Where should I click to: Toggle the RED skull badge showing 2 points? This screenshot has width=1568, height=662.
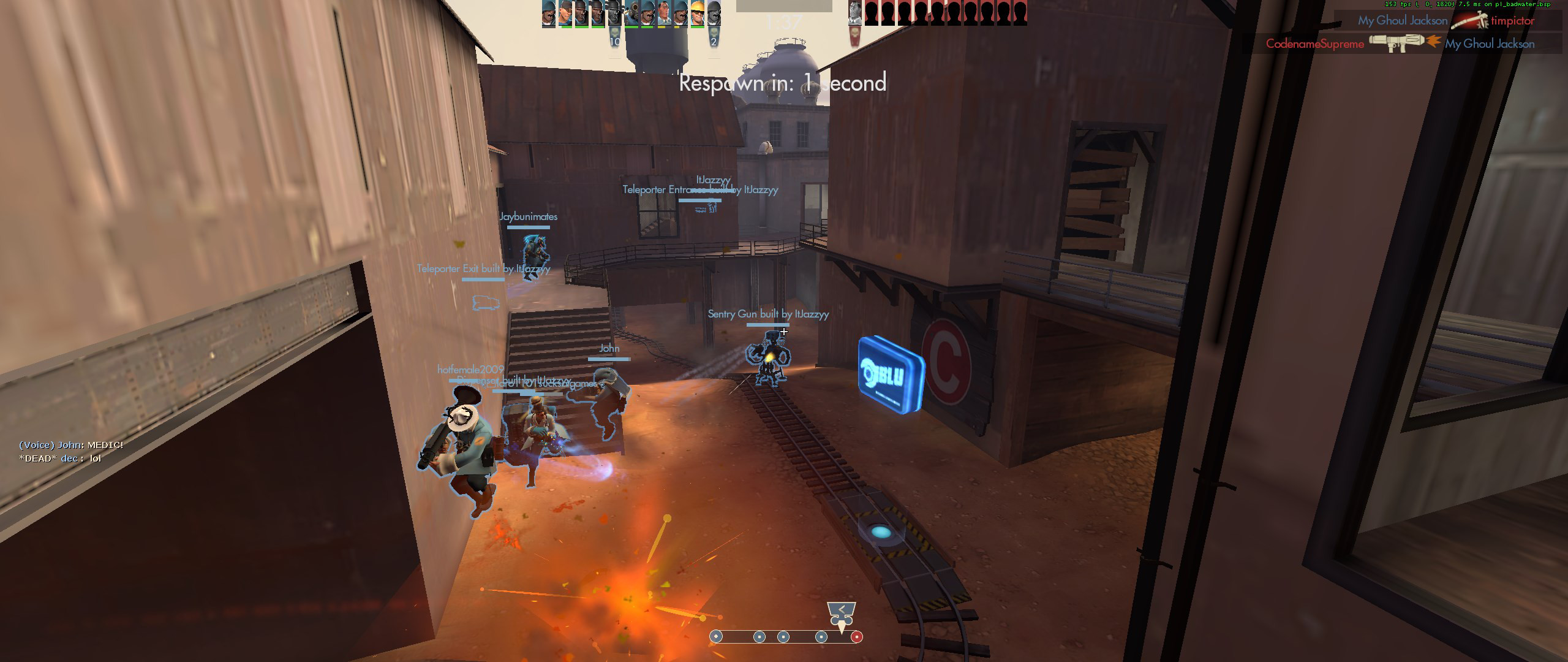click(x=714, y=36)
